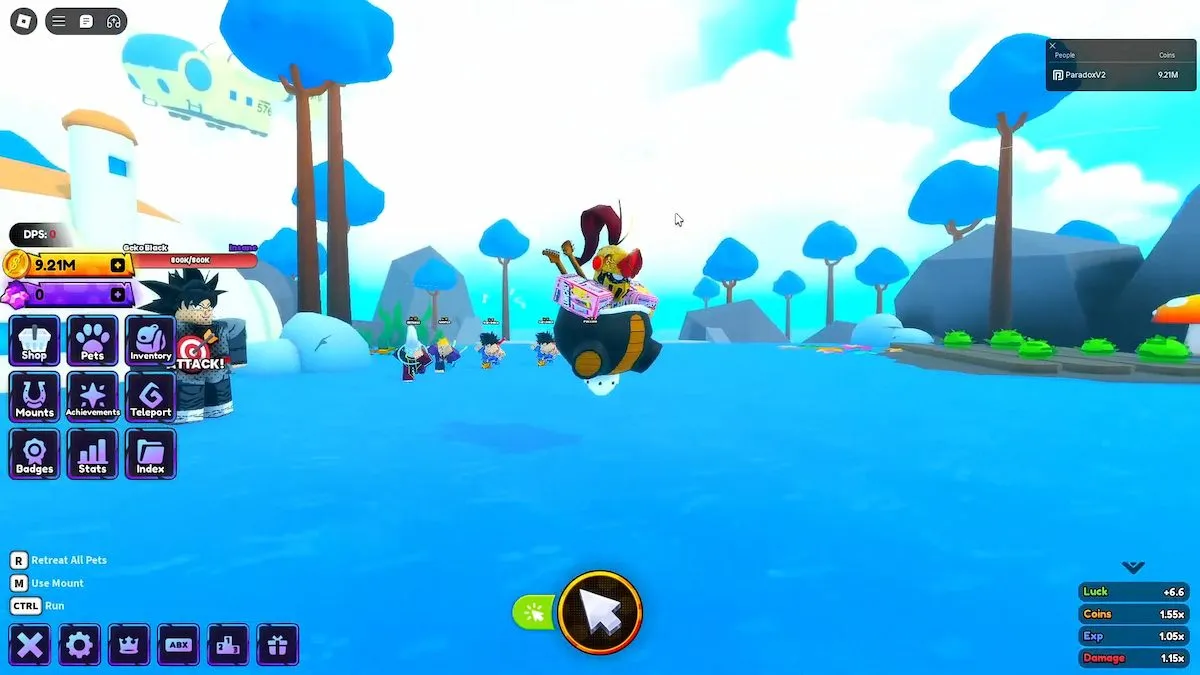This screenshot has width=1200, height=675.
Task: Click the plus button beside coins
Action: tap(118, 265)
